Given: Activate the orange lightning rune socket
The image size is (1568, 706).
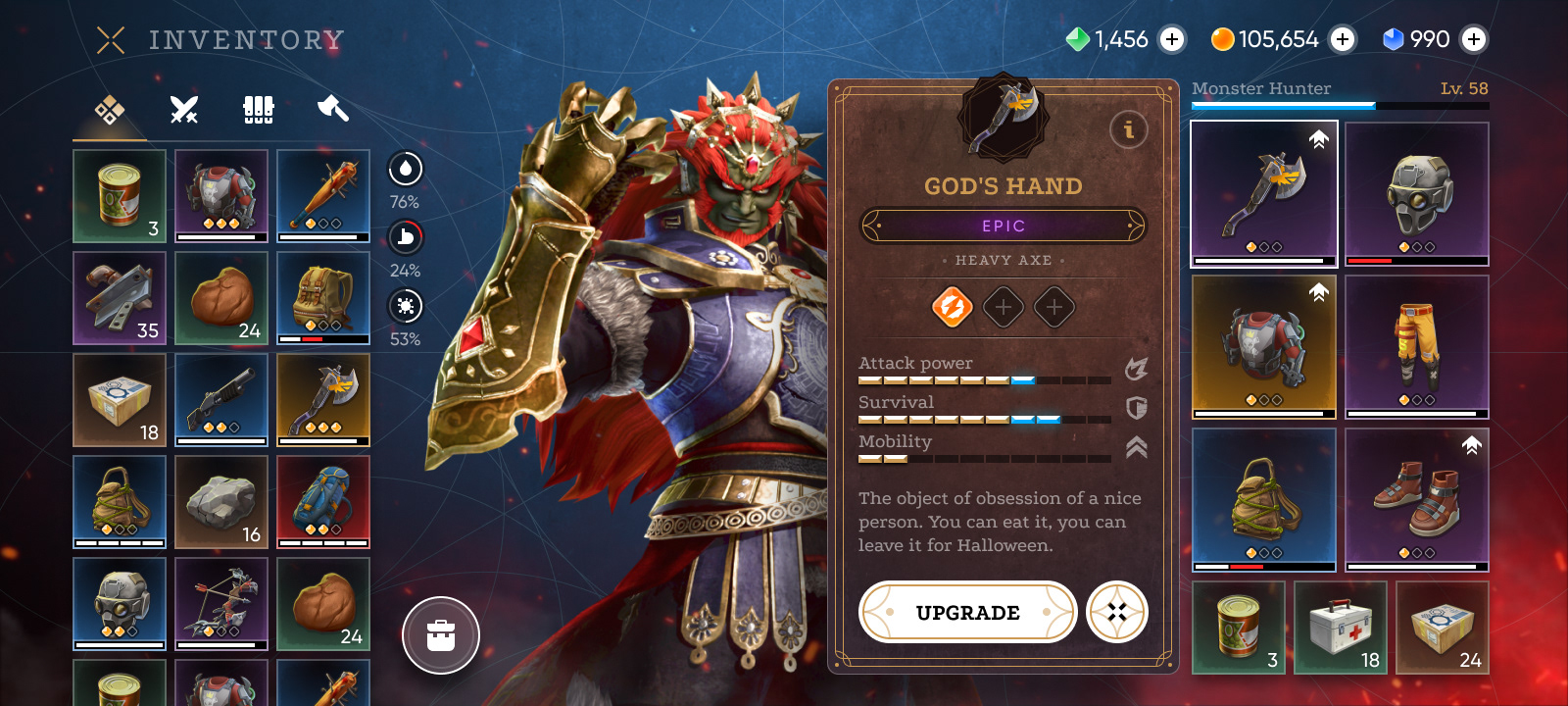Looking at the screenshot, I should click(952, 307).
